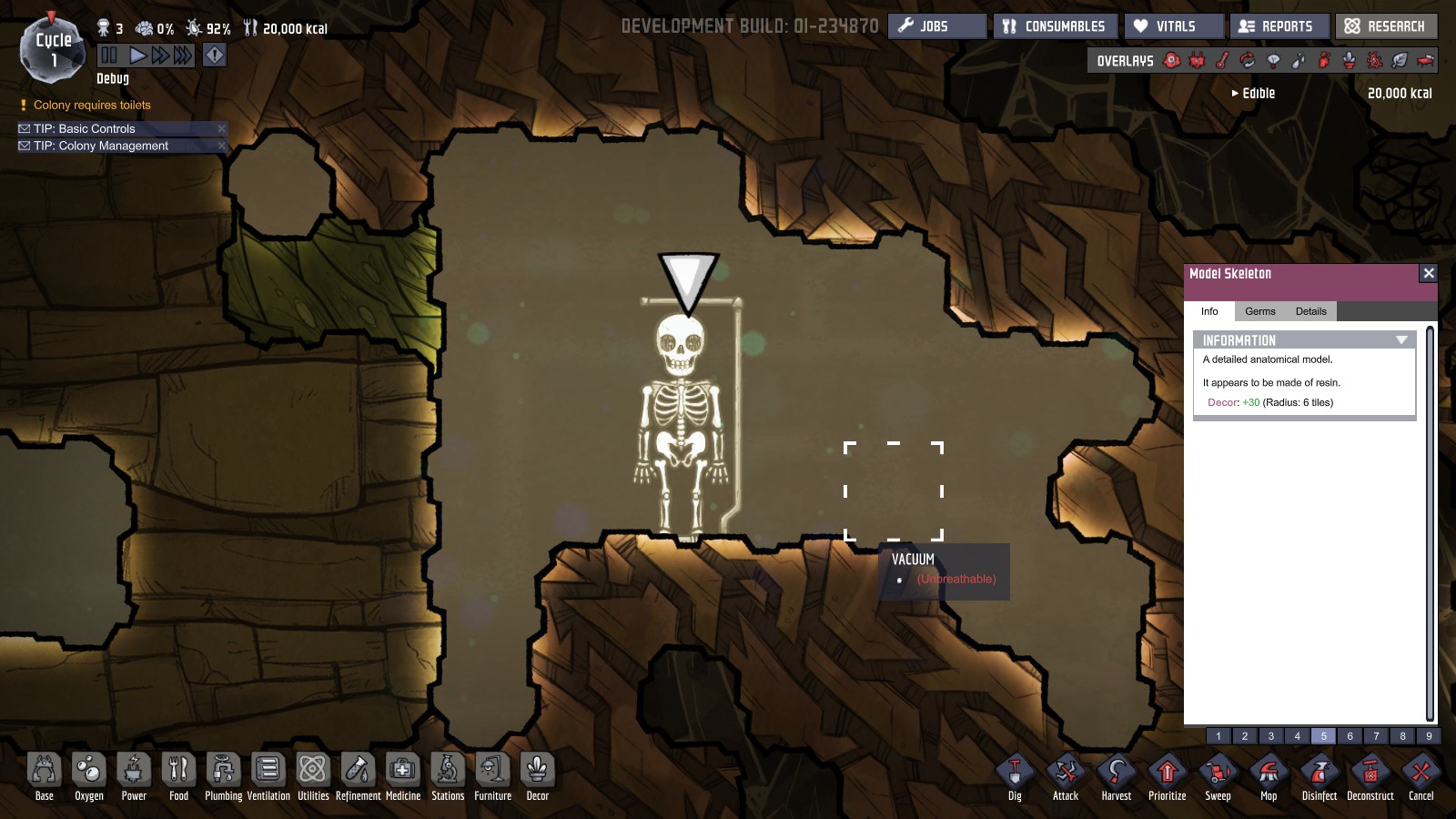
Task: Switch to the Details tab
Action: (1310, 311)
